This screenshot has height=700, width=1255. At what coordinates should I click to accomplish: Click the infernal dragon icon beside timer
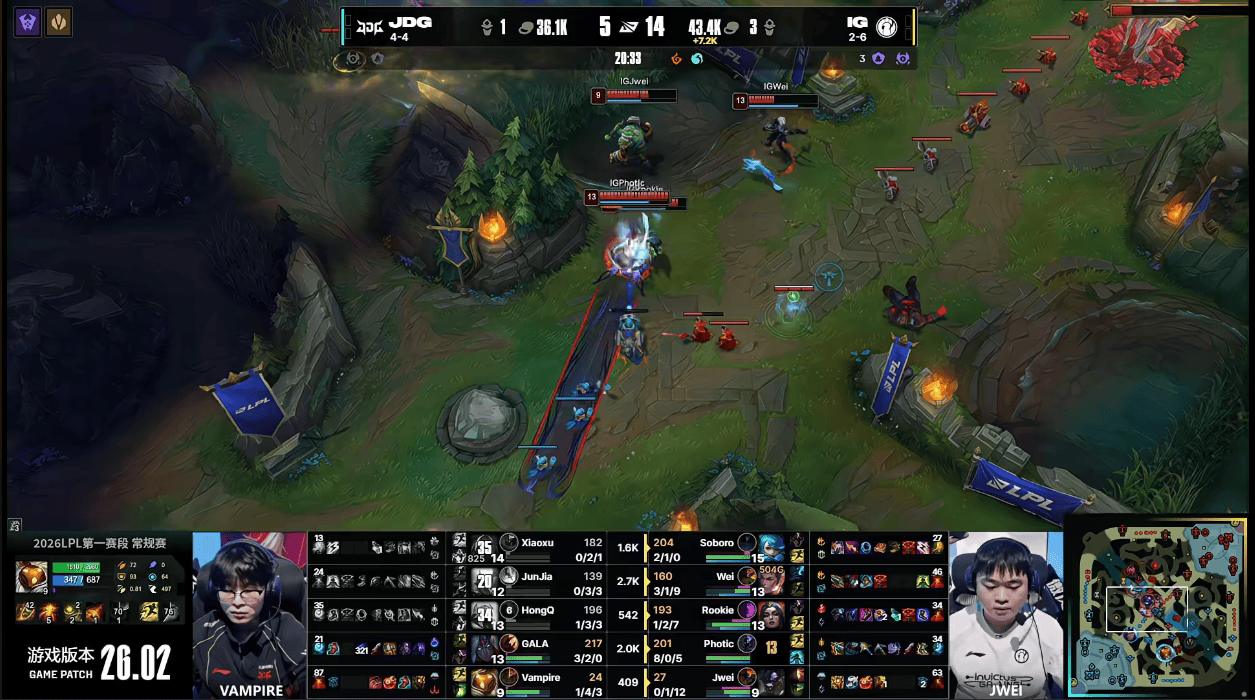pyautogui.click(x=677, y=59)
